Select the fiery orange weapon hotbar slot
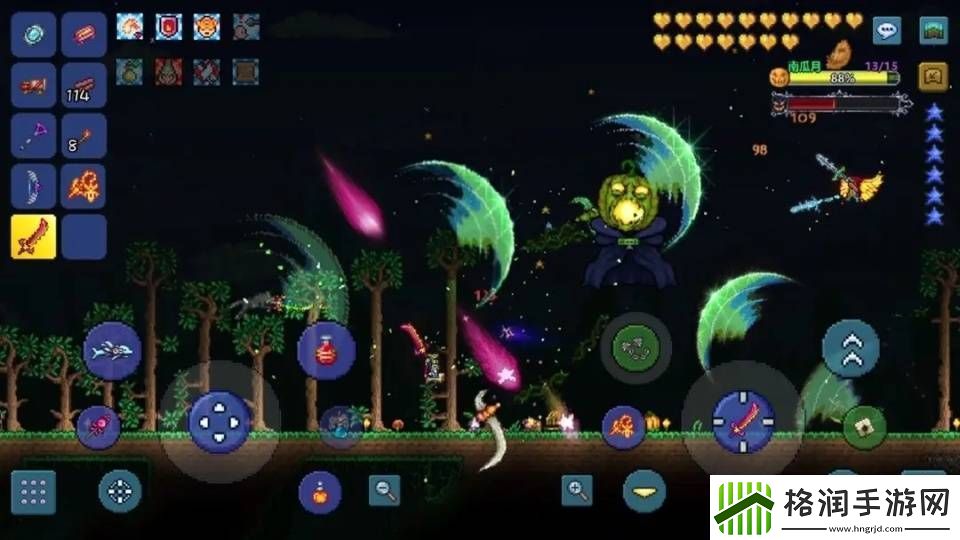The height and width of the screenshot is (540, 960). [84, 186]
